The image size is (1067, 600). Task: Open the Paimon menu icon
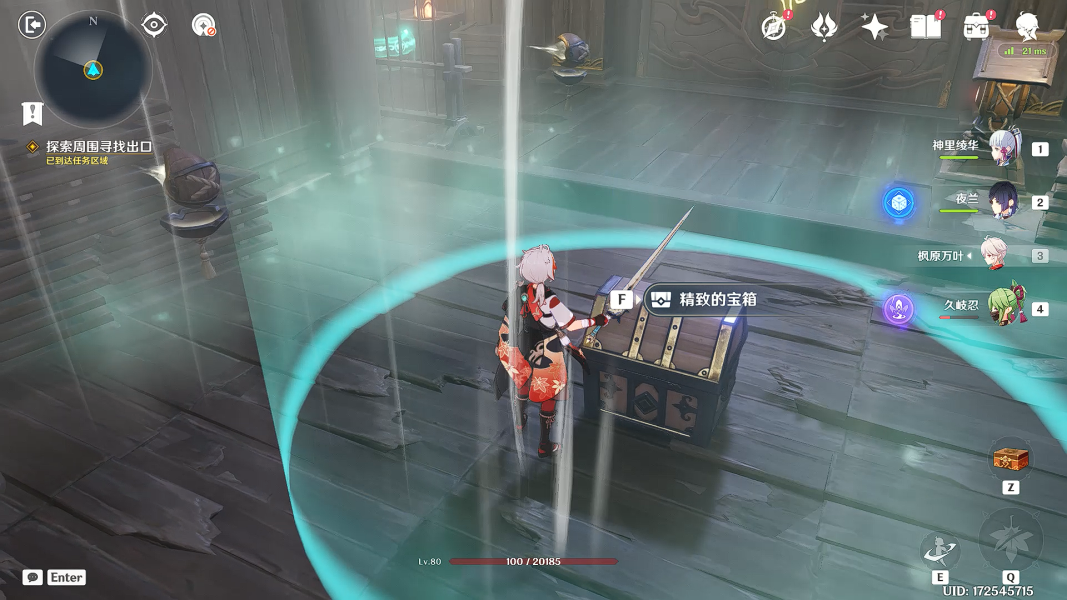point(1027,26)
